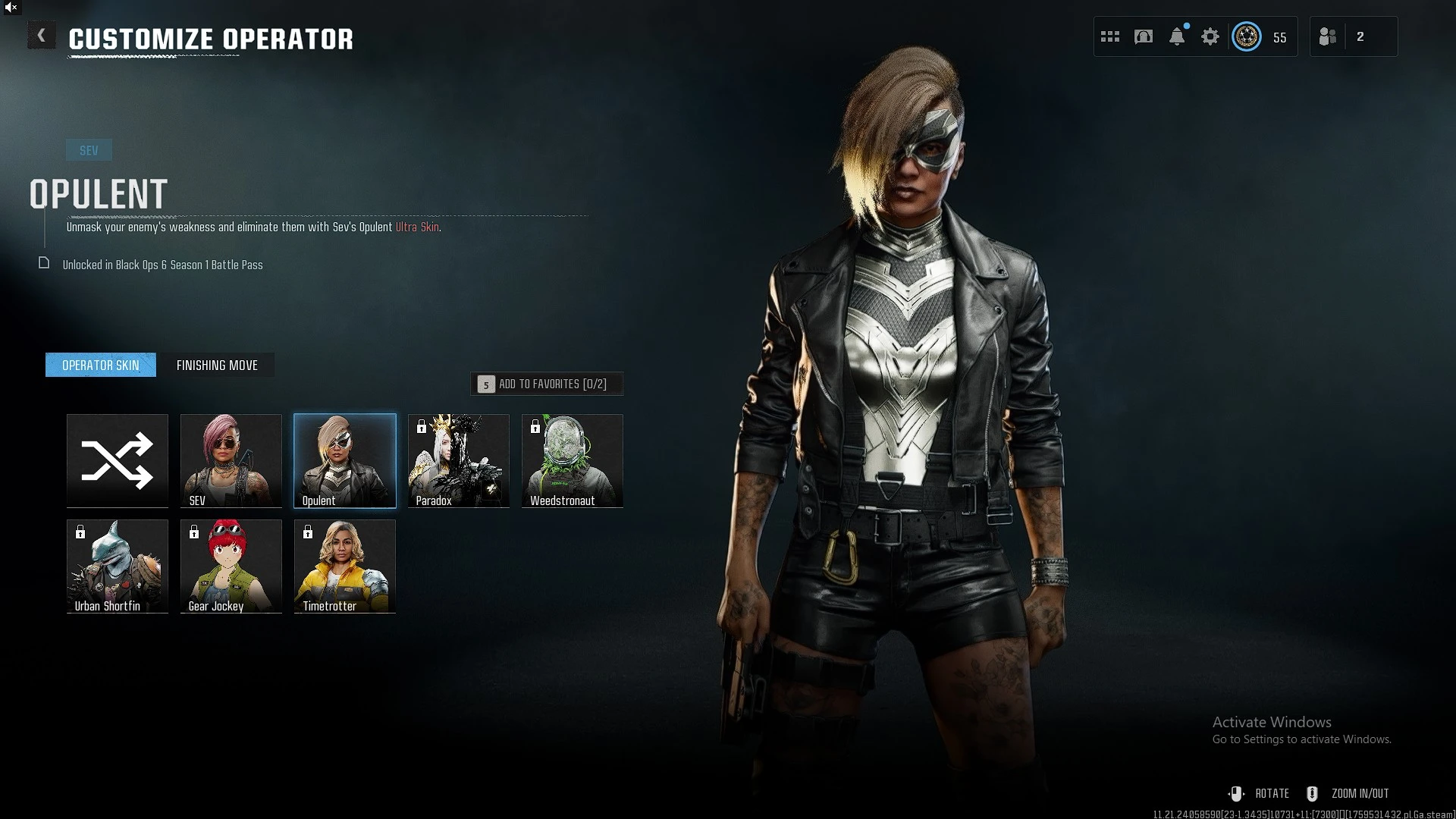This screenshot has width=1456, height=819.
Task: Open the player level emblem profile
Action: point(1247,36)
